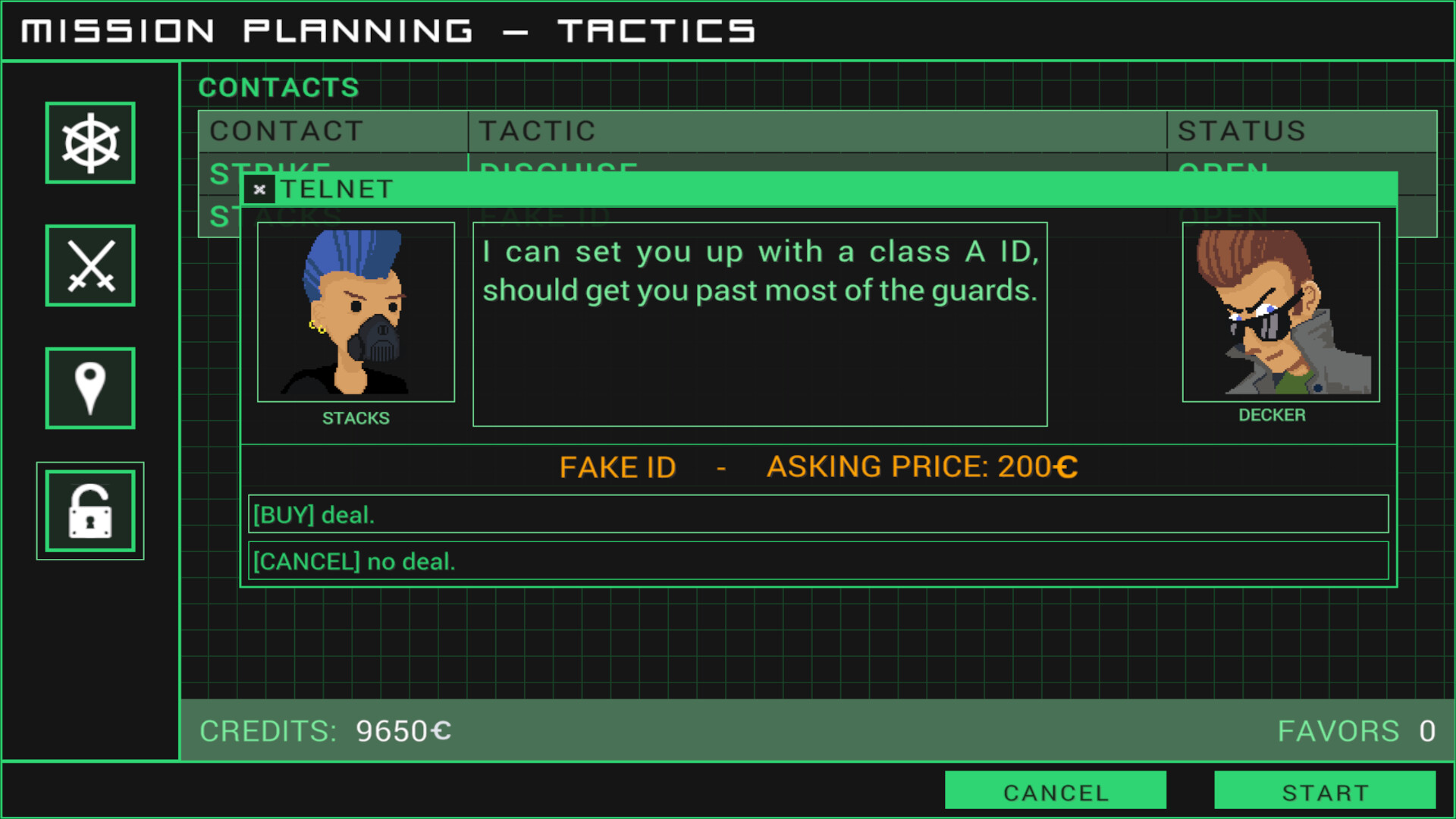Click the STACKS portrait
Image resolution: width=1456 pixels, height=819 pixels.
[x=356, y=313]
